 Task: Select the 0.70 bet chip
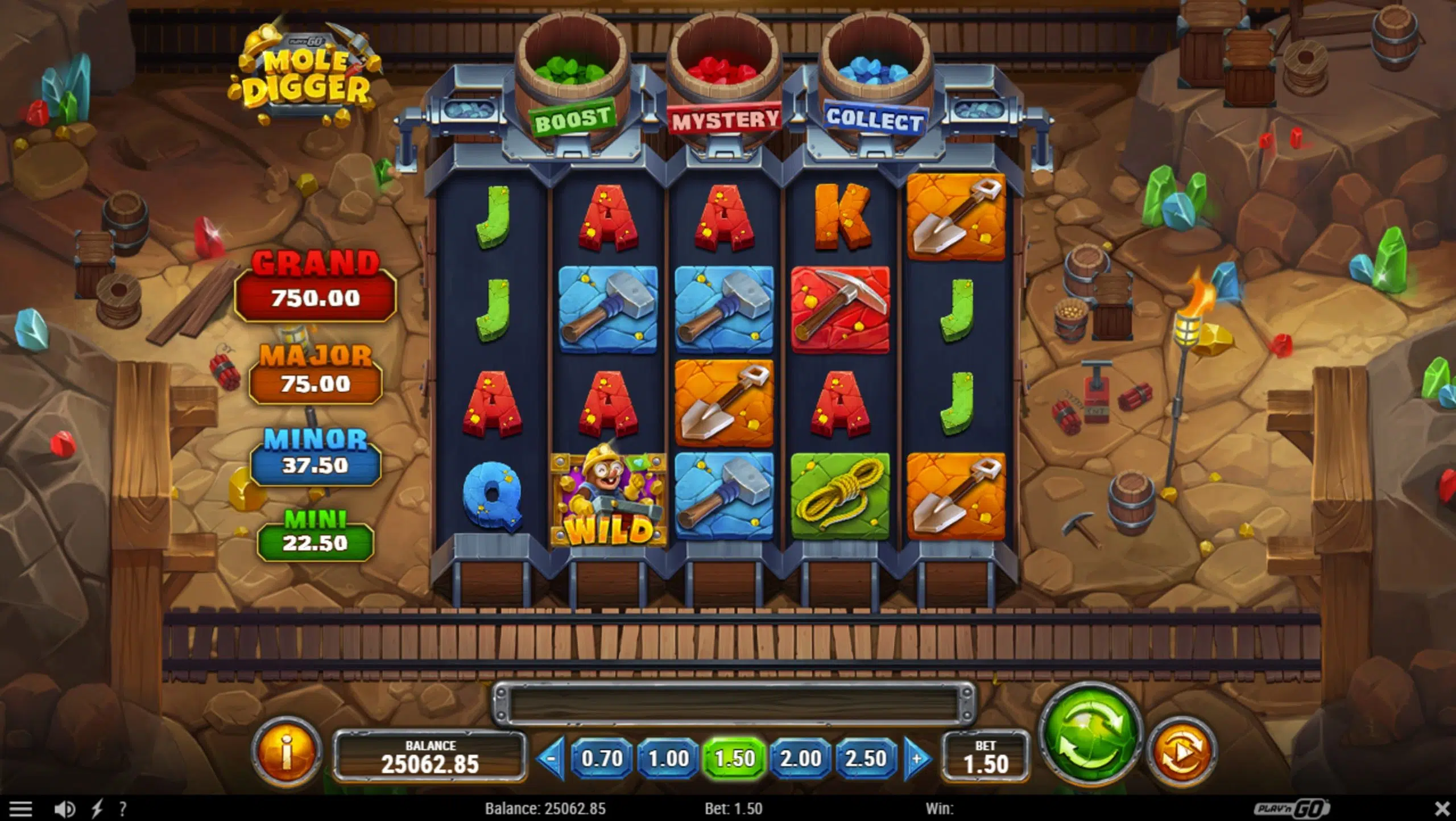pos(602,758)
